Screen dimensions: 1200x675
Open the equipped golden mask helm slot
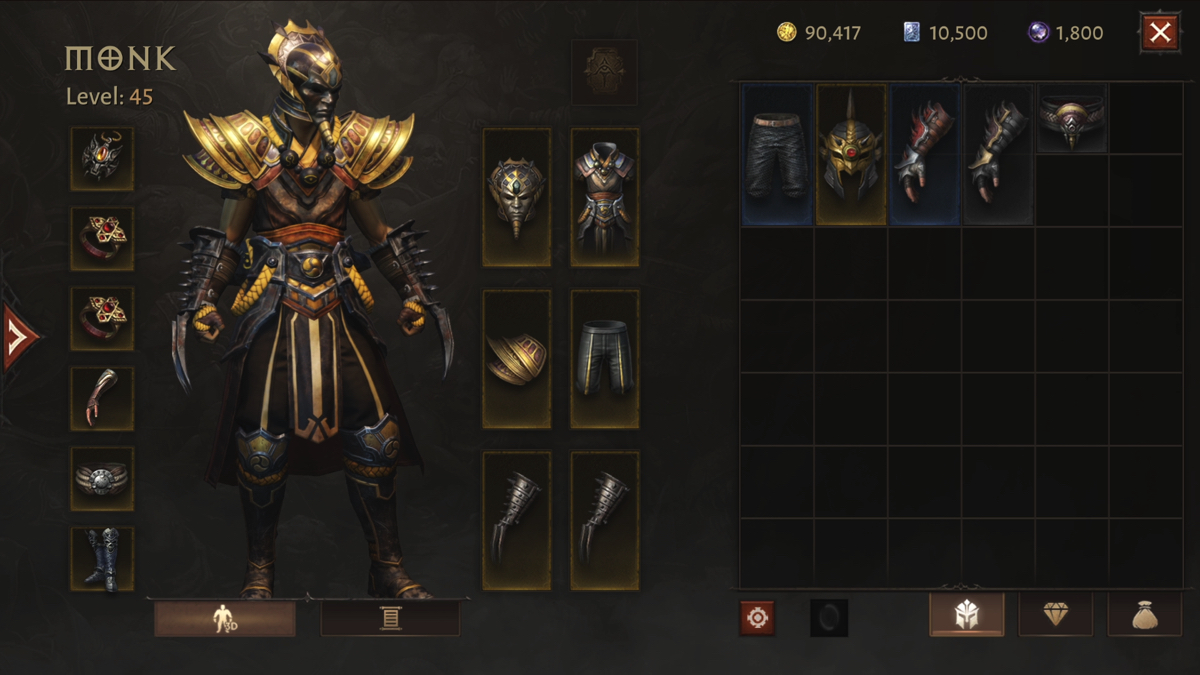click(x=516, y=197)
